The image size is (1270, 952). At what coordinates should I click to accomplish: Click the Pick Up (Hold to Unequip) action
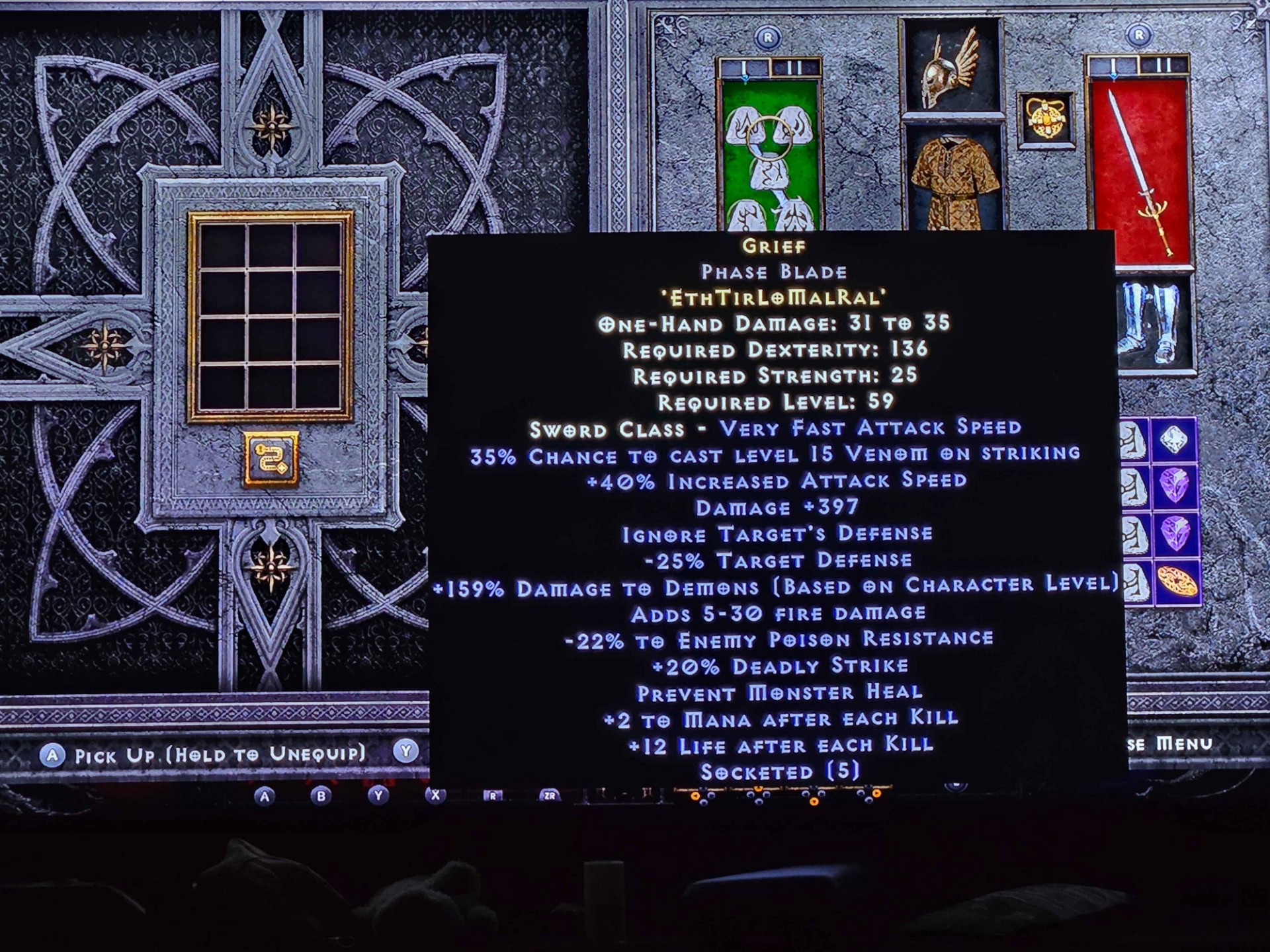coord(218,753)
